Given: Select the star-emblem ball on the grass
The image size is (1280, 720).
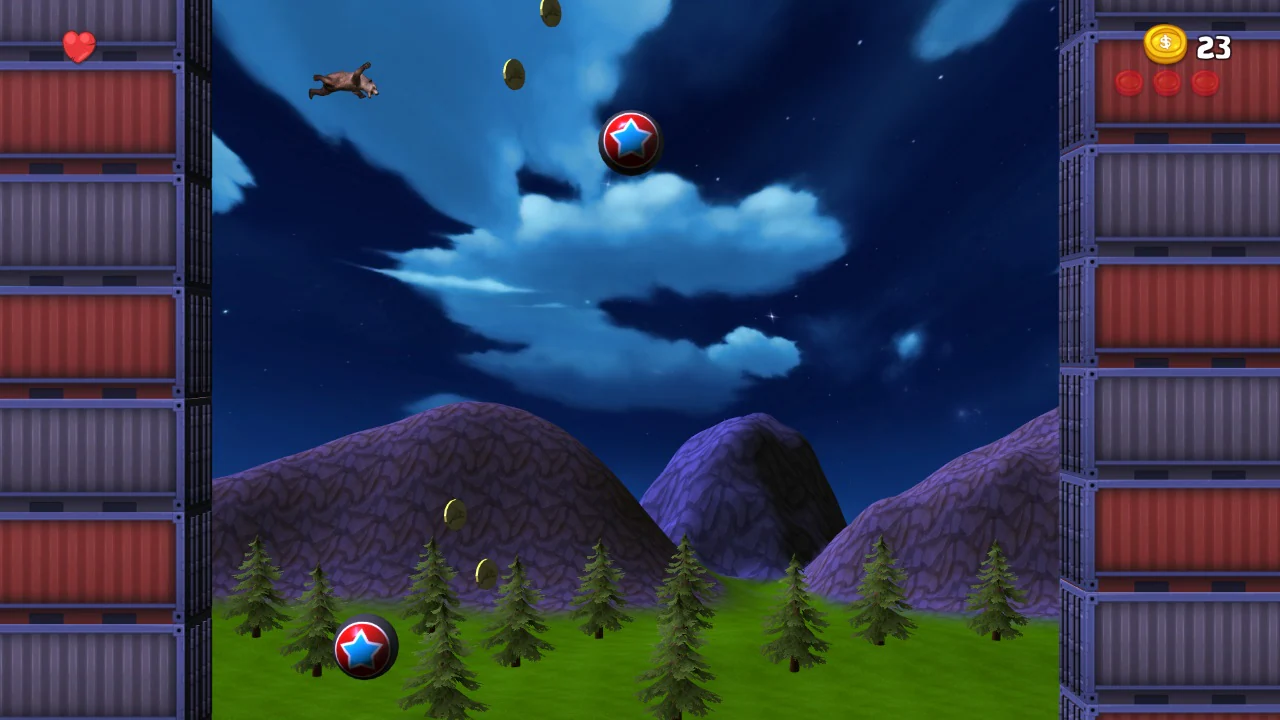Looking at the screenshot, I should [x=365, y=646].
